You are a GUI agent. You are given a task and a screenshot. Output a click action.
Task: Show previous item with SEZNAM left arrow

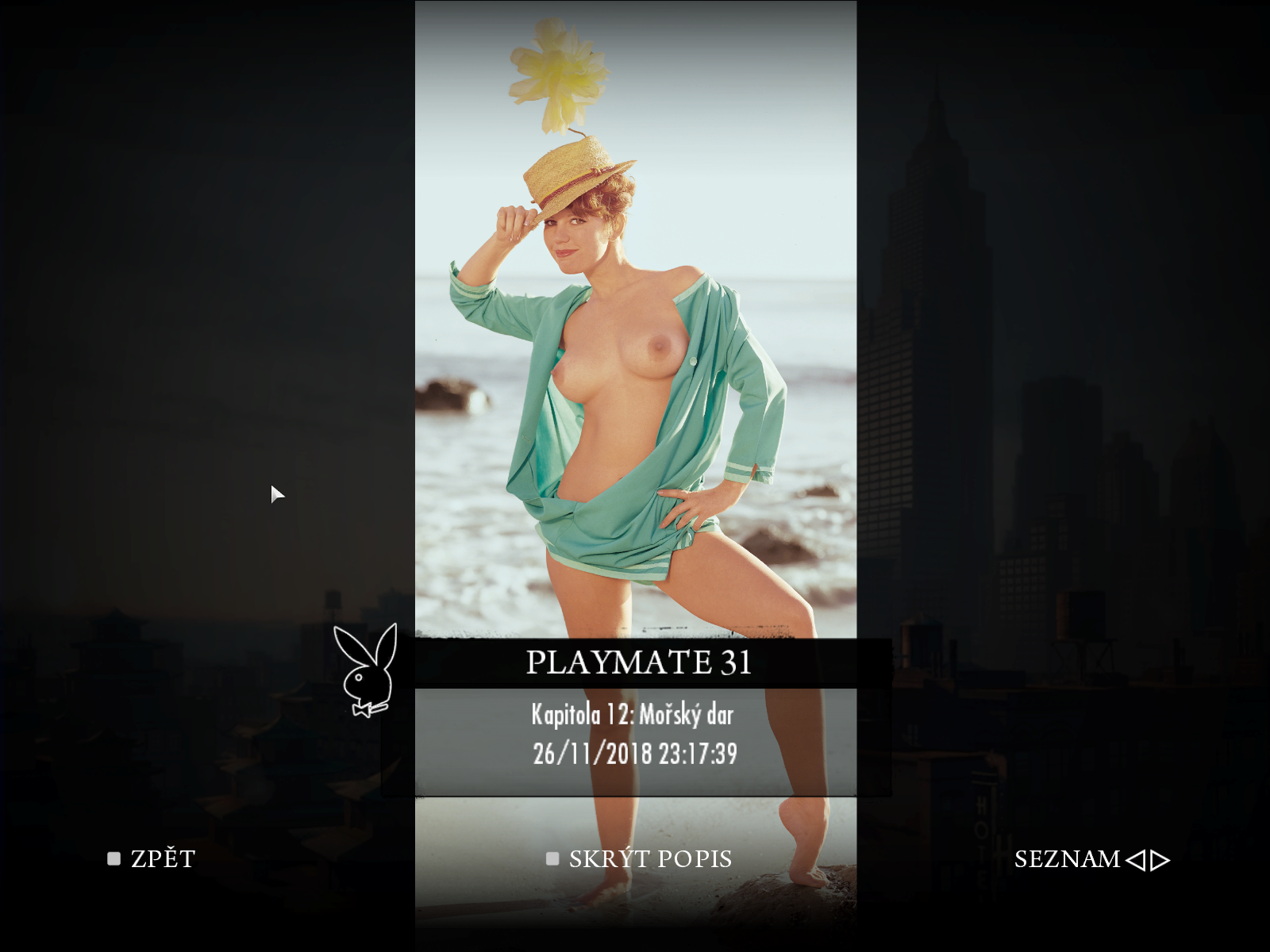pos(1135,860)
